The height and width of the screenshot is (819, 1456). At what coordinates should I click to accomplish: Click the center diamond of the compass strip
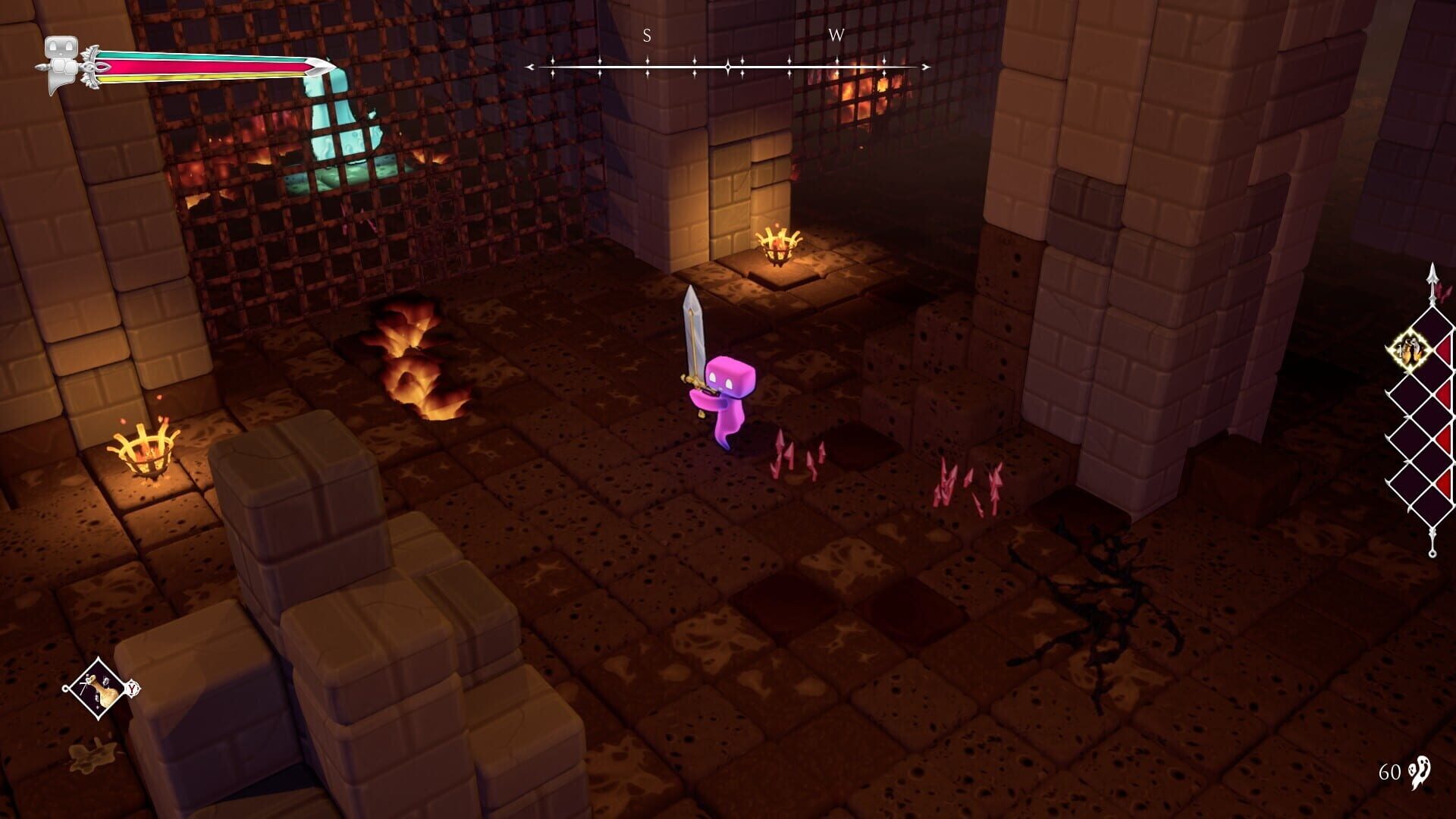pyautogui.click(x=727, y=67)
